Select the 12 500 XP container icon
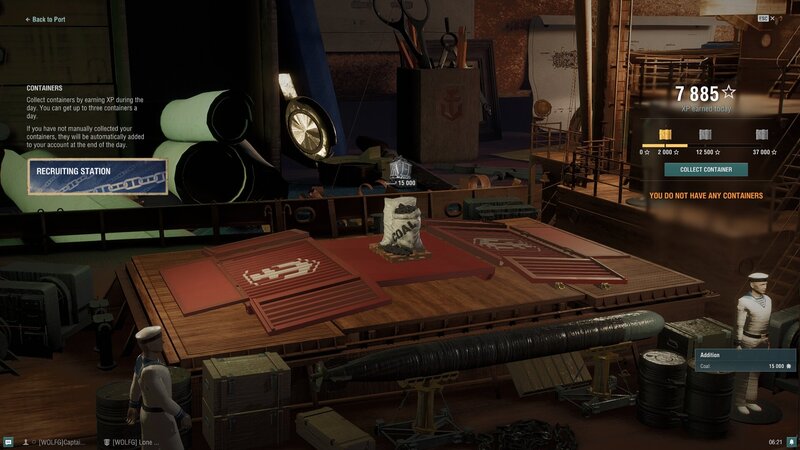The width and height of the screenshot is (800, 450). [x=705, y=135]
